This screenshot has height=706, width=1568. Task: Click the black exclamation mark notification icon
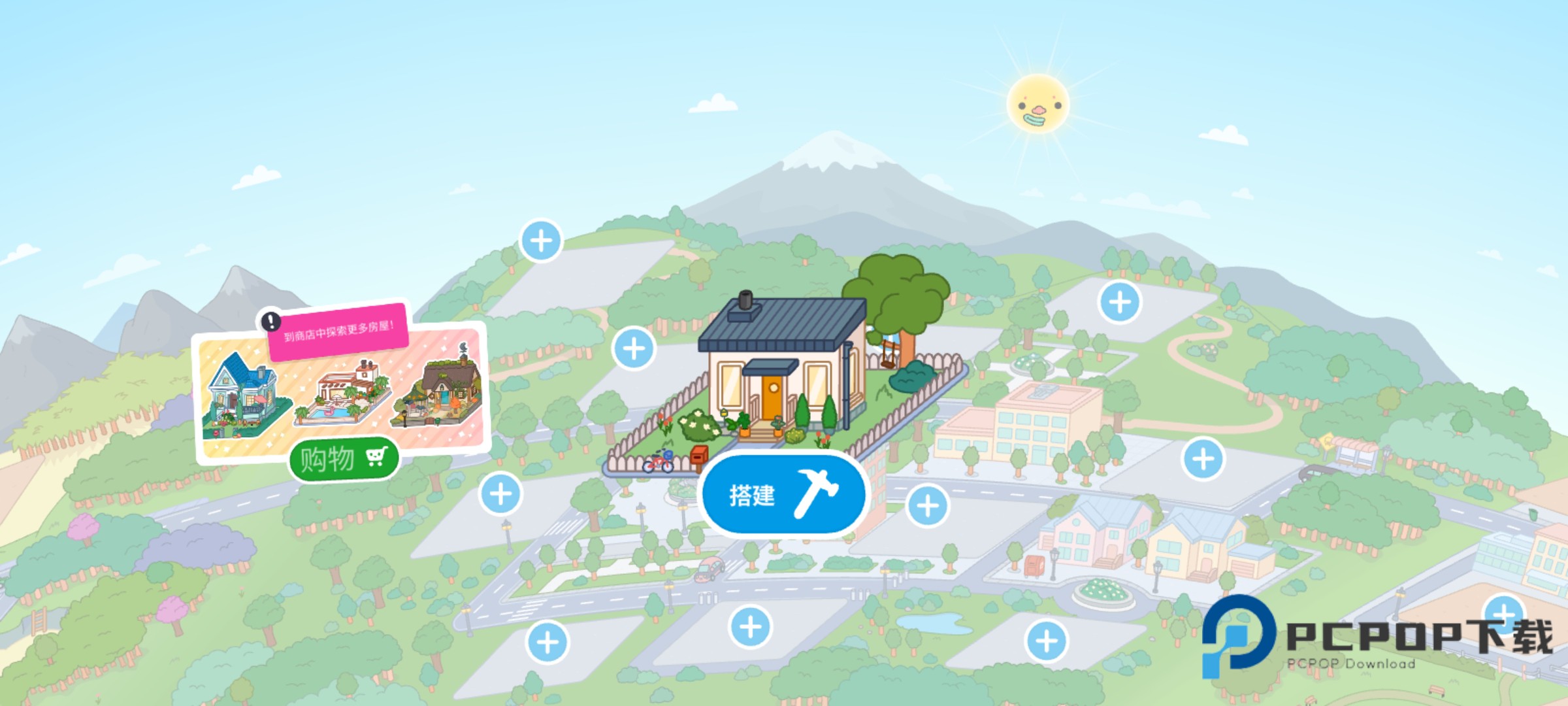tap(270, 321)
